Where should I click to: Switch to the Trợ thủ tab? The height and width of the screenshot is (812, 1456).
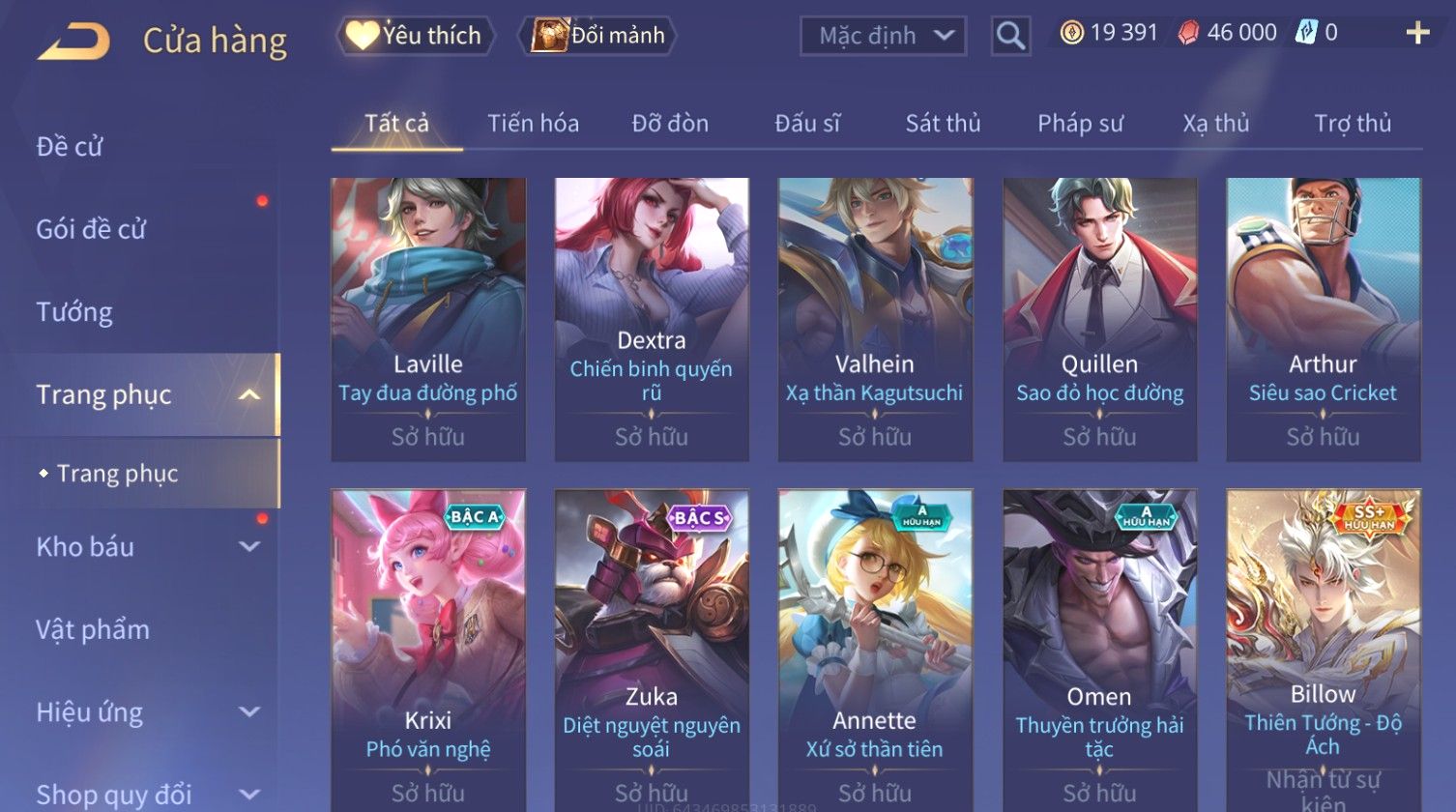pyautogui.click(x=1352, y=124)
